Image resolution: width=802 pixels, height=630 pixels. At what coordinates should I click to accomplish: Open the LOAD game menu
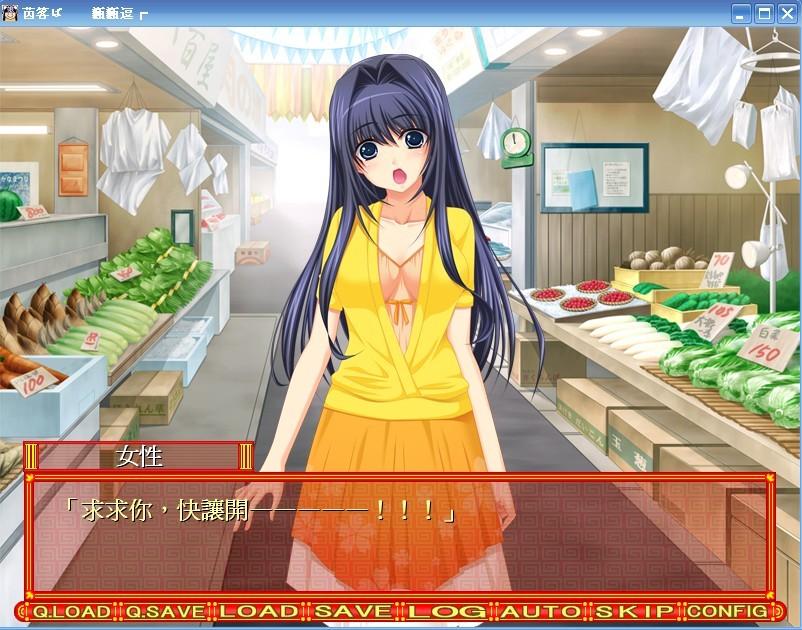pos(259,611)
